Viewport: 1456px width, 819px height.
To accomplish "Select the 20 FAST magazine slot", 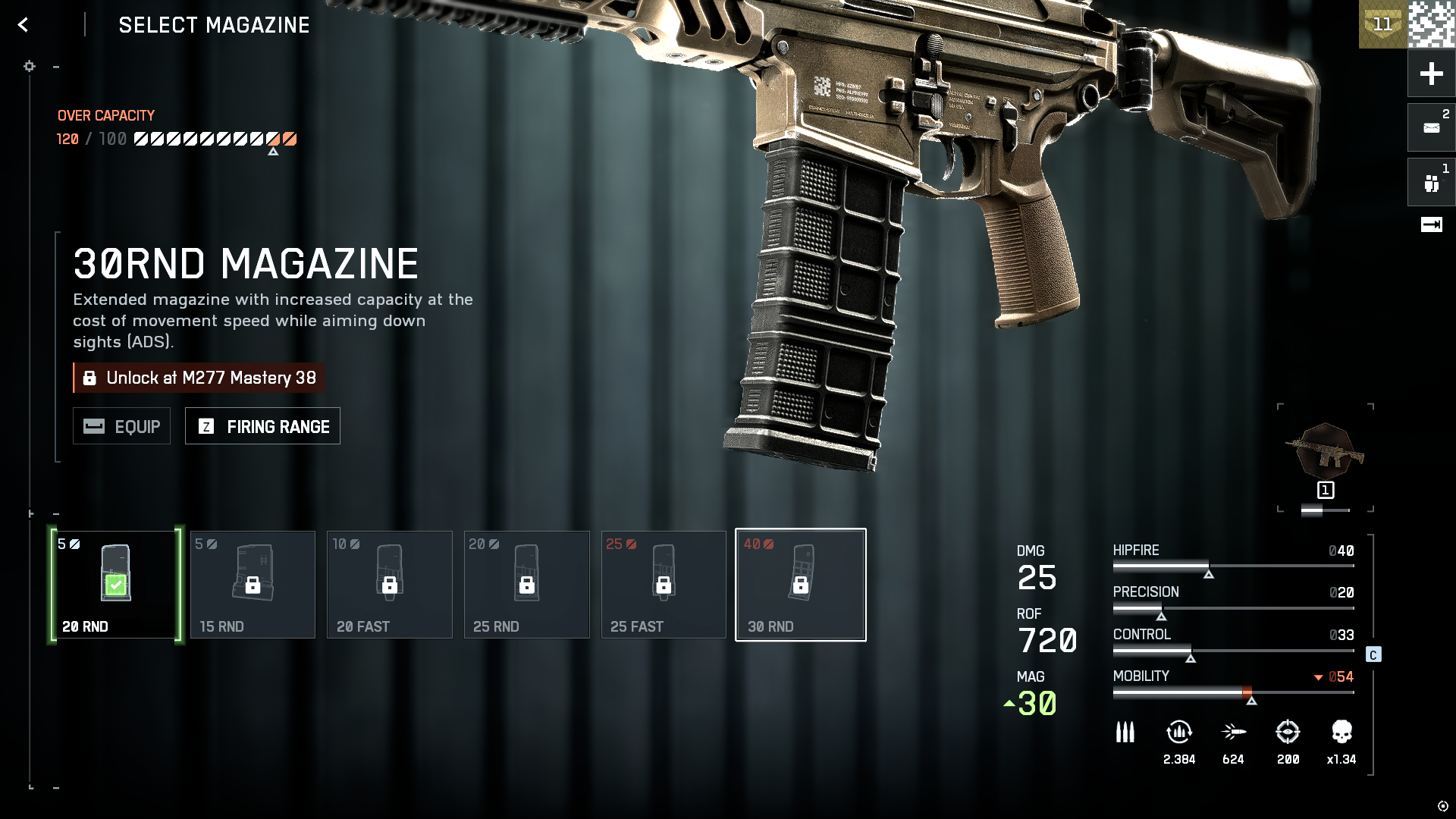I will click(390, 585).
